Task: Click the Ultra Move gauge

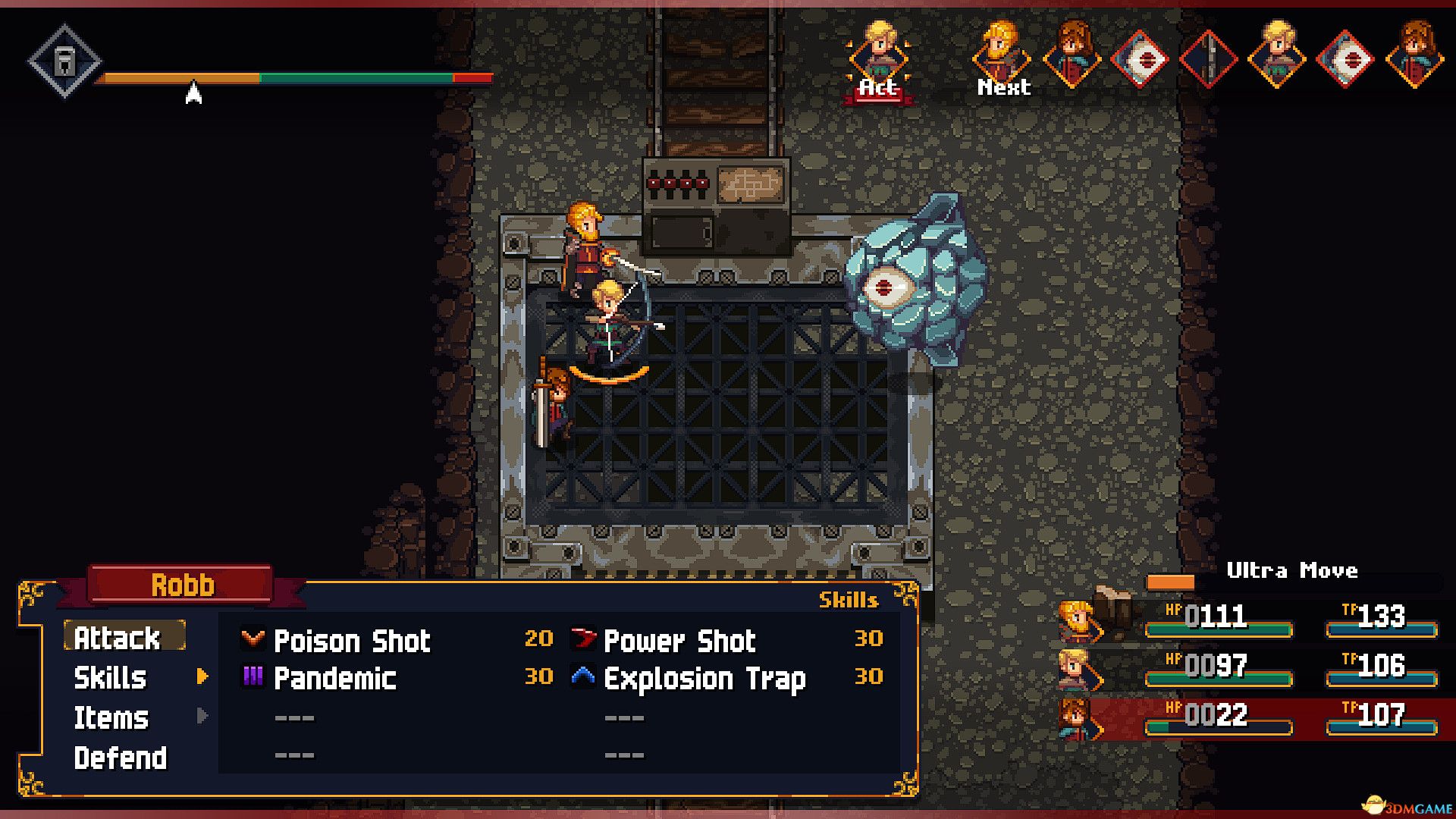Action: (x=1293, y=582)
